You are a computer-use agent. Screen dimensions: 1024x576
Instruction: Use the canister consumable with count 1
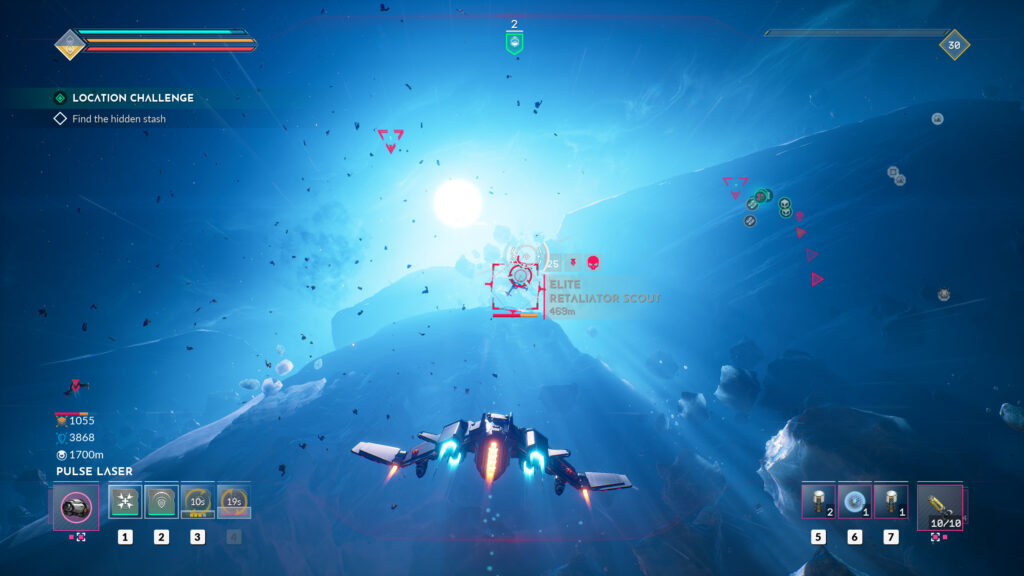tap(890, 501)
